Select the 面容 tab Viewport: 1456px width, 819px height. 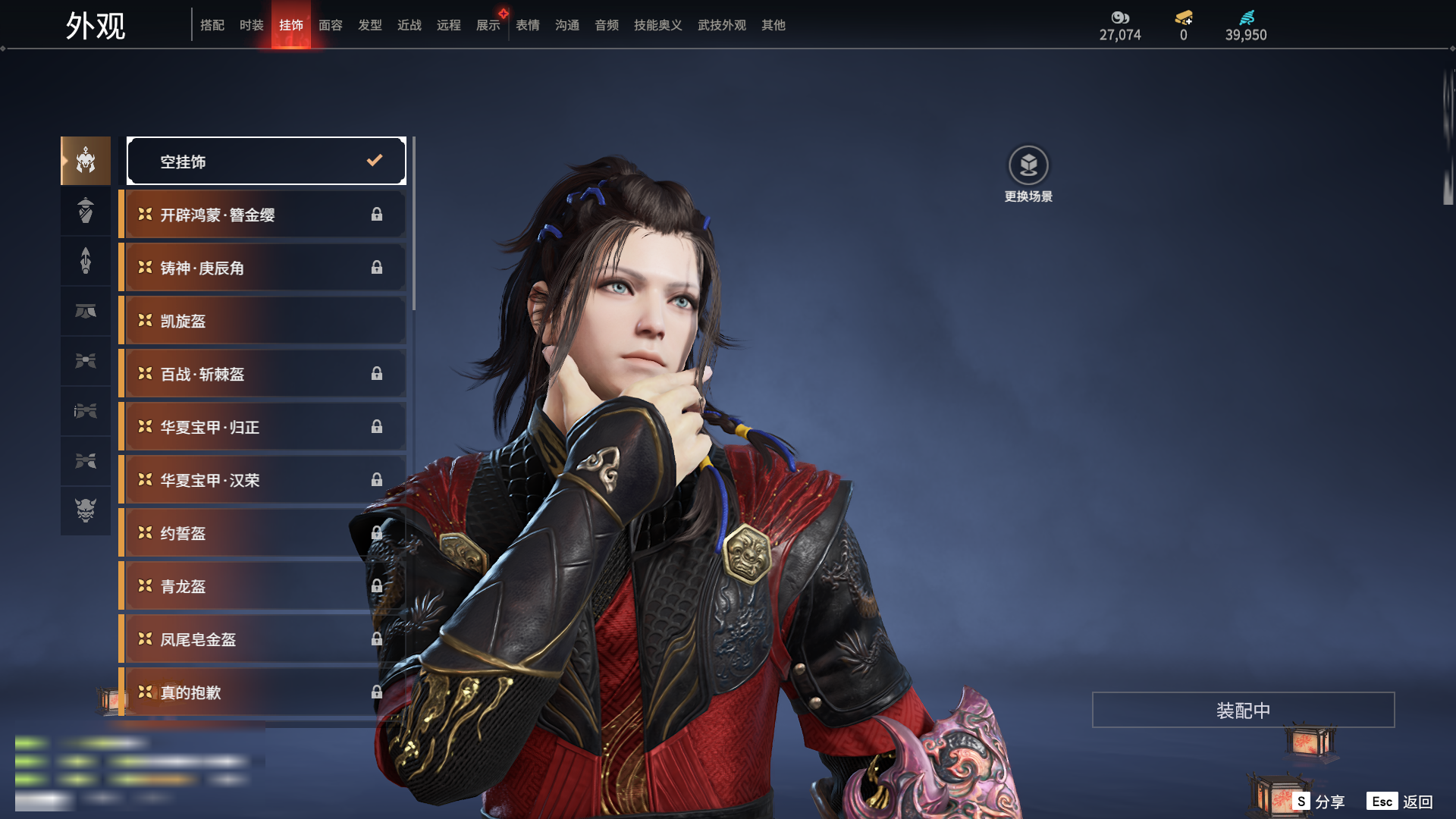330,25
